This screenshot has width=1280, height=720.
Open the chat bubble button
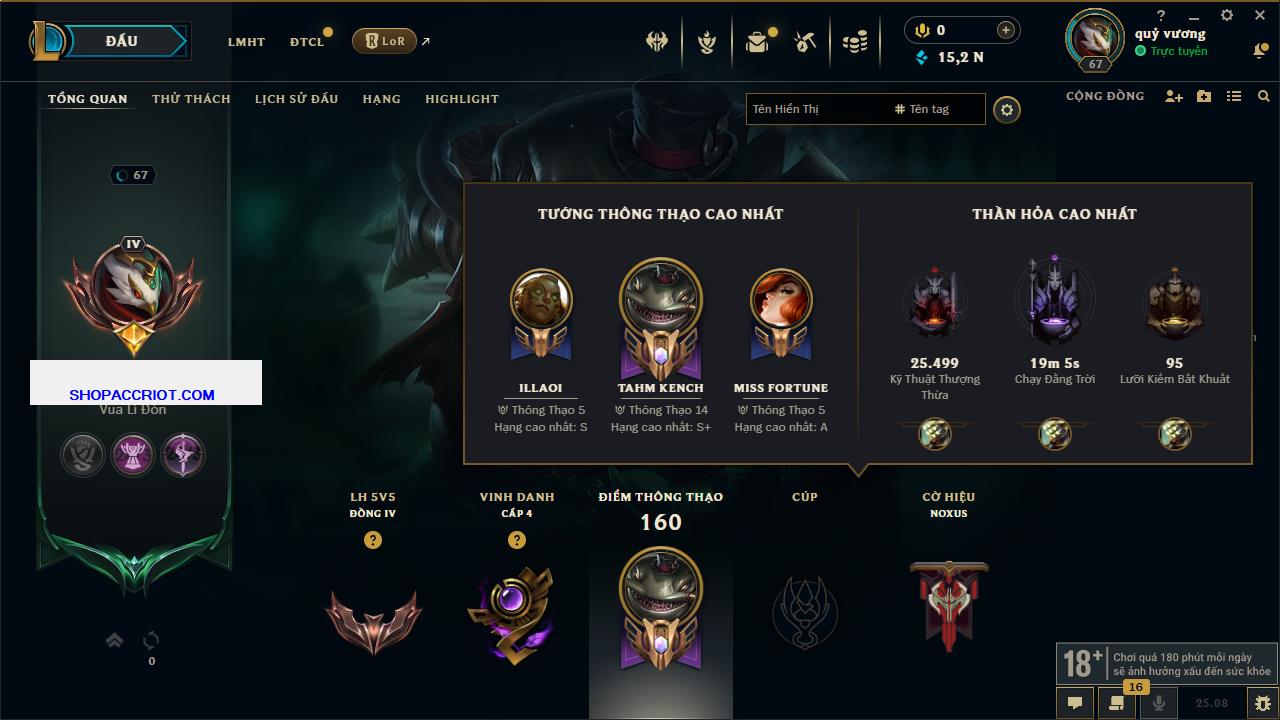tap(1075, 702)
